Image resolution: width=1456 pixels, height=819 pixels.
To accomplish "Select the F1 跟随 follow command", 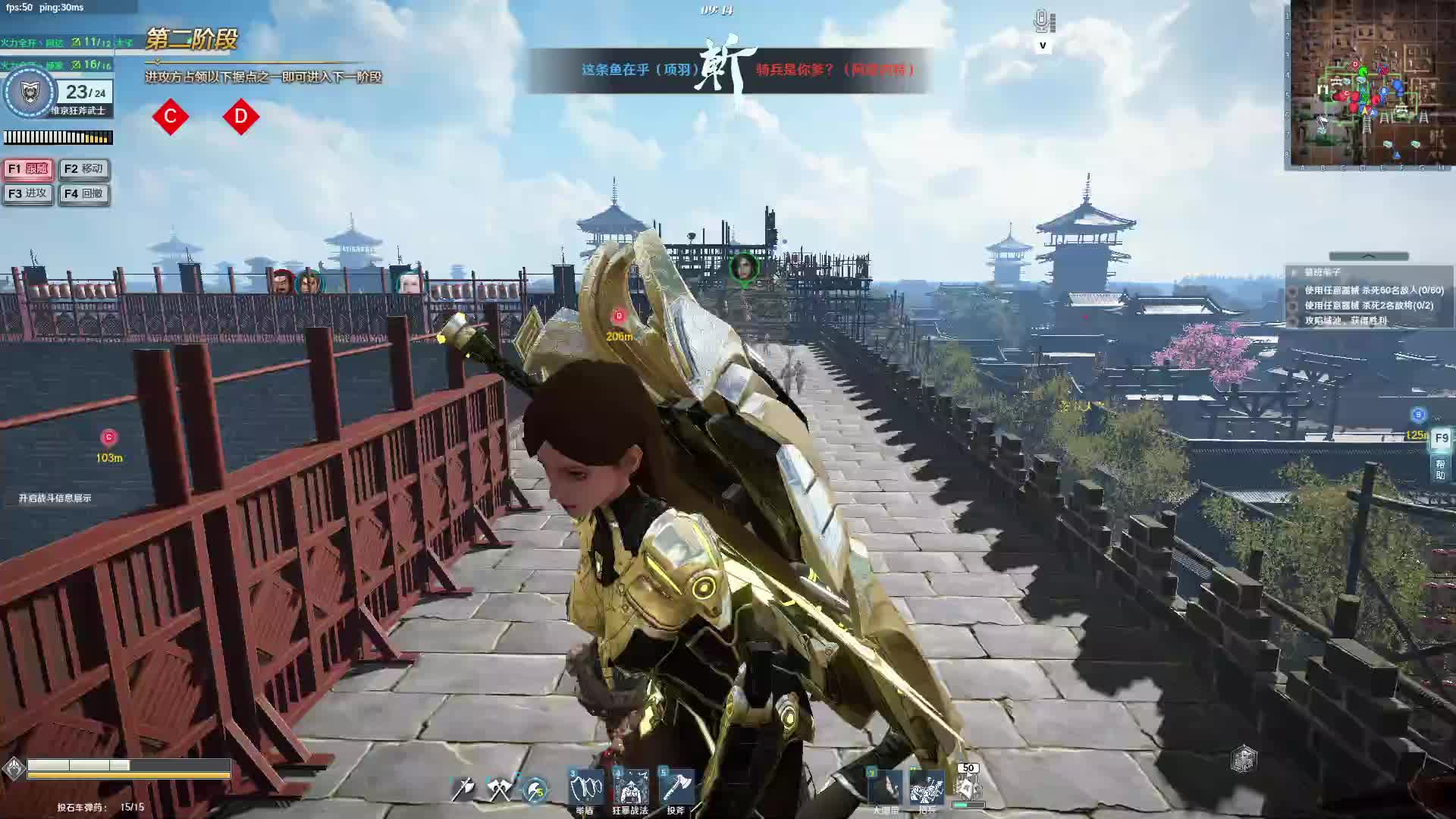I will pyautogui.click(x=28, y=169).
